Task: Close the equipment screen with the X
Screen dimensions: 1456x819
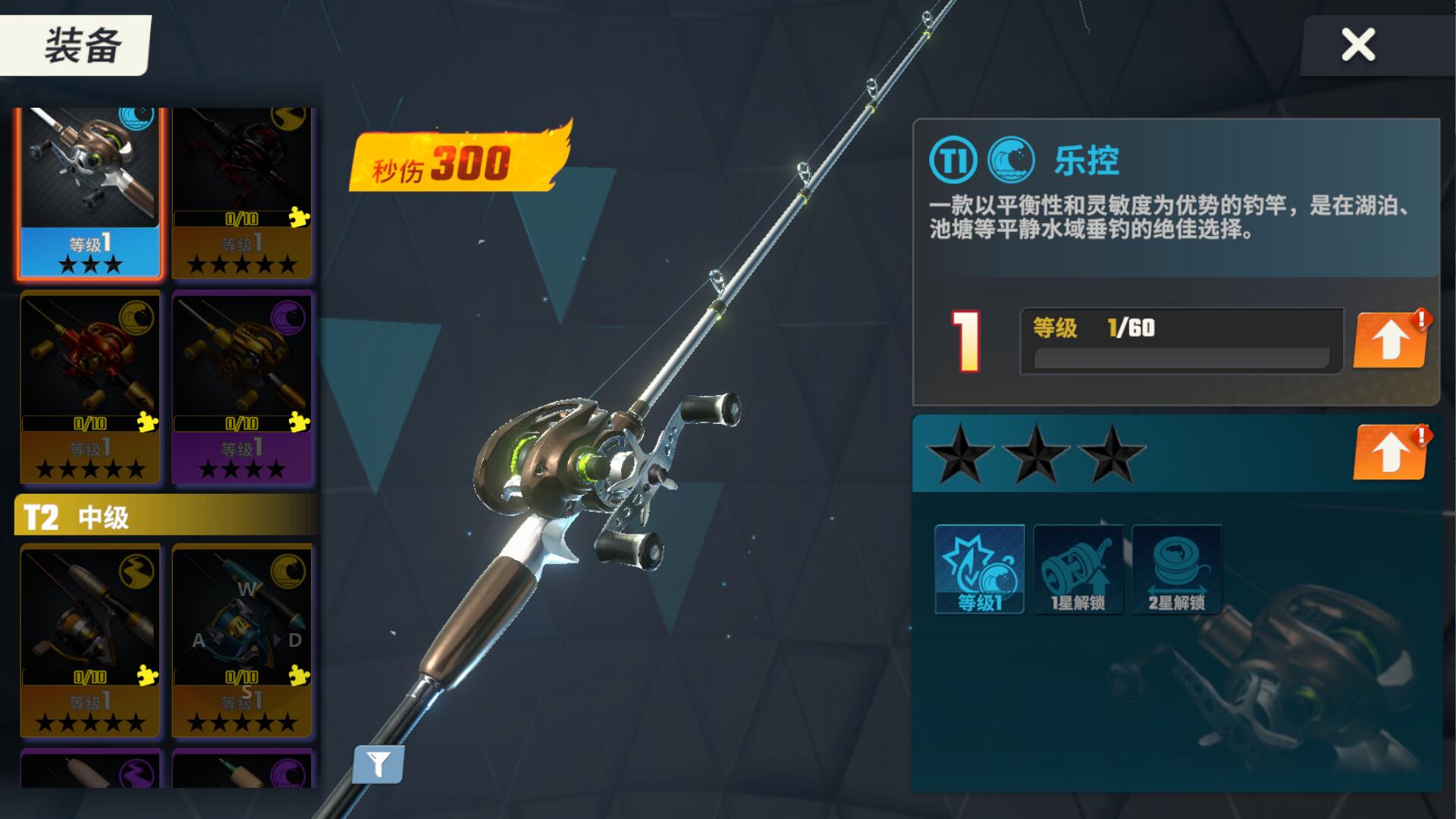Action: point(1357,44)
